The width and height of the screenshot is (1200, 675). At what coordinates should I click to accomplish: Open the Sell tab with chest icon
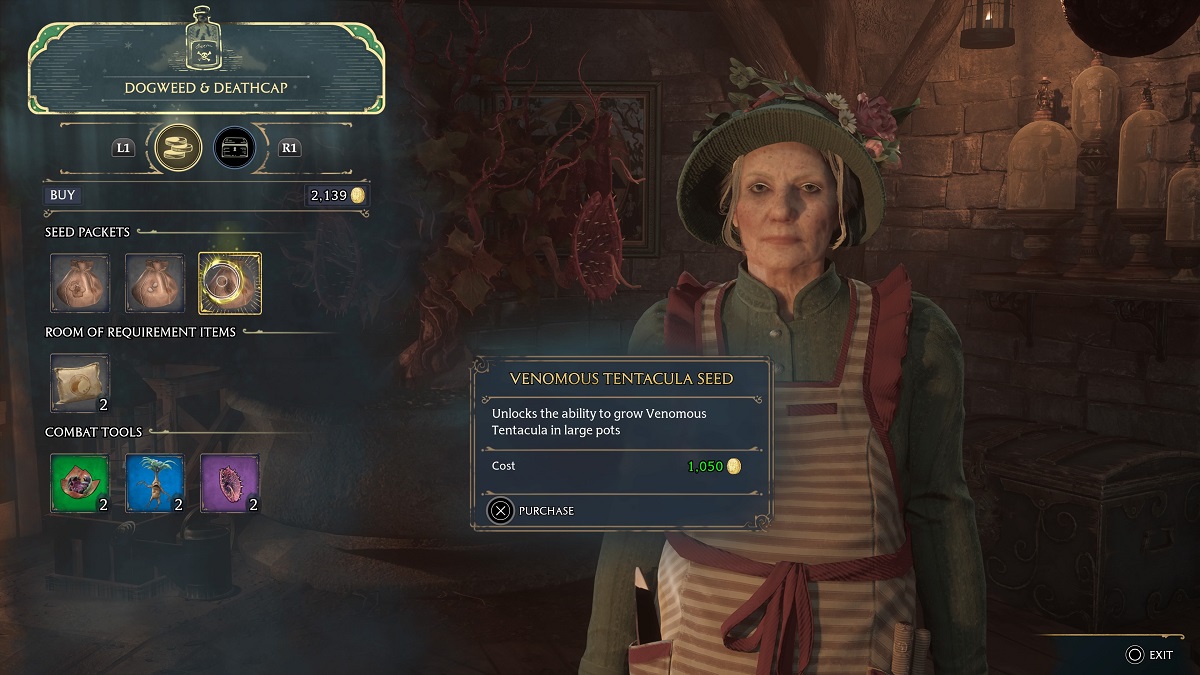point(234,147)
